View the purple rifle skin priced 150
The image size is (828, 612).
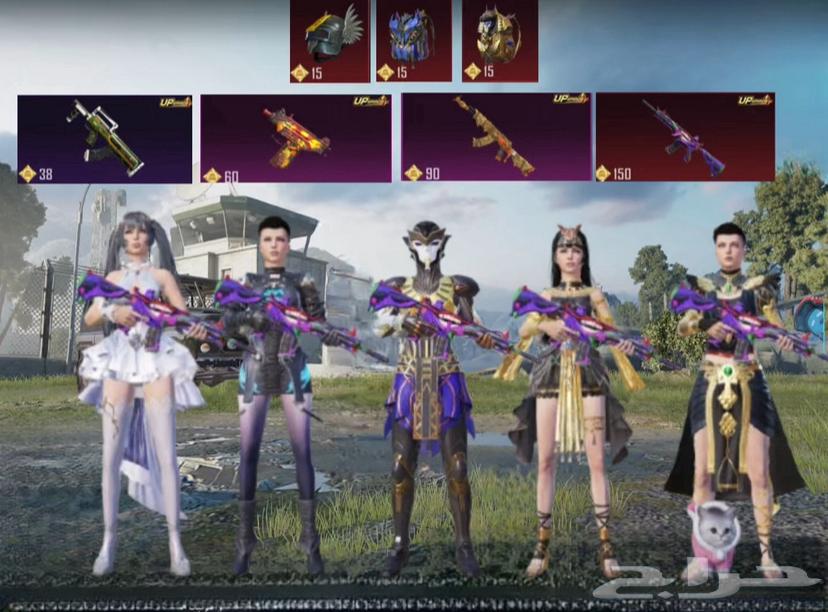pos(685,138)
